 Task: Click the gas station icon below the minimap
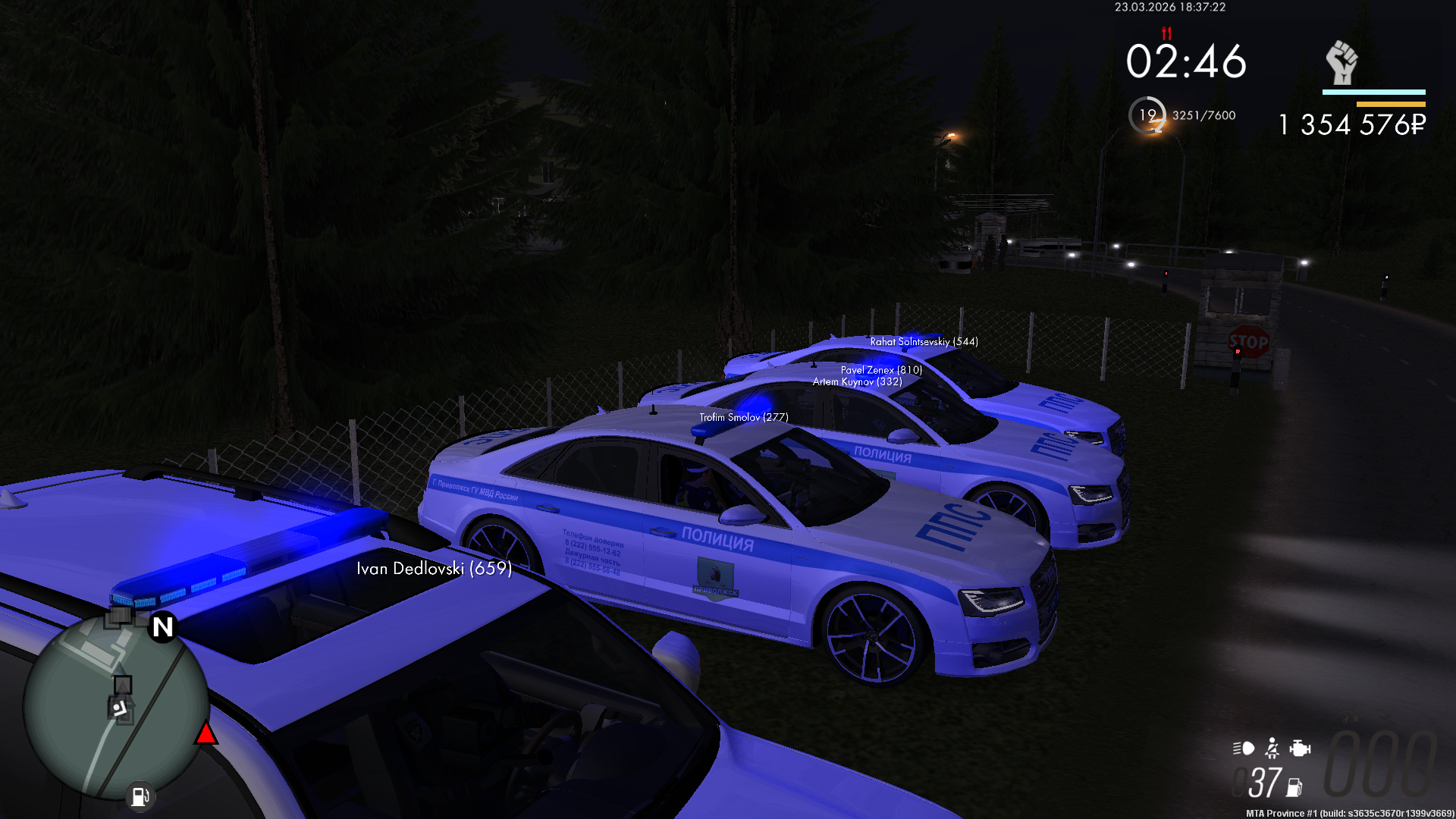140,796
